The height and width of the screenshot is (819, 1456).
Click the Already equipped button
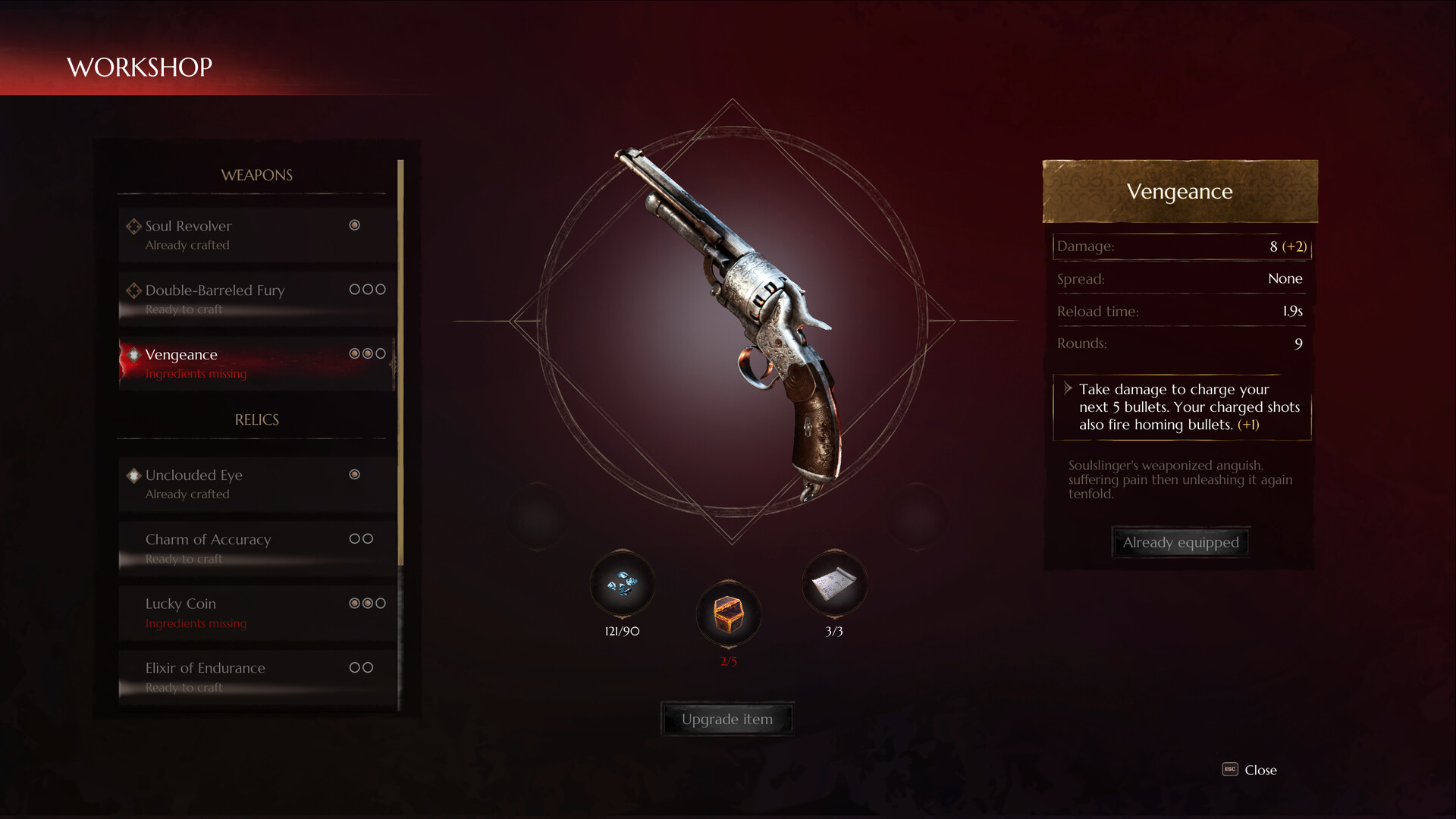pyautogui.click(x=1180, y=541)
